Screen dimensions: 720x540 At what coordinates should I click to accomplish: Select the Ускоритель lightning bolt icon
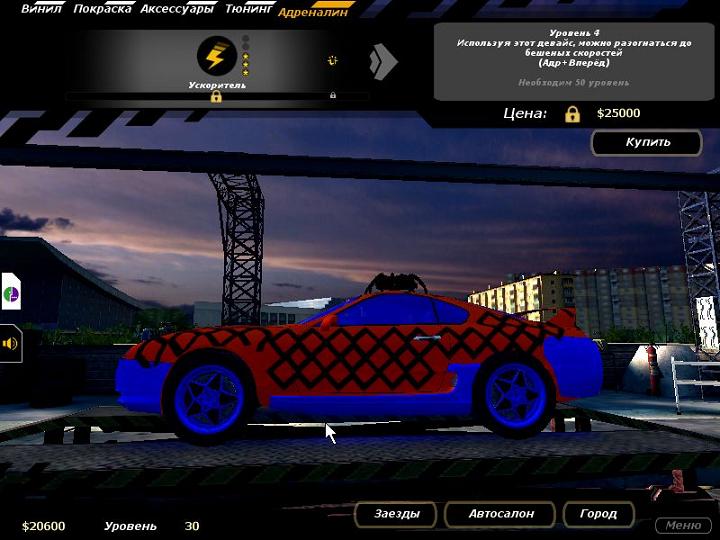217,56
